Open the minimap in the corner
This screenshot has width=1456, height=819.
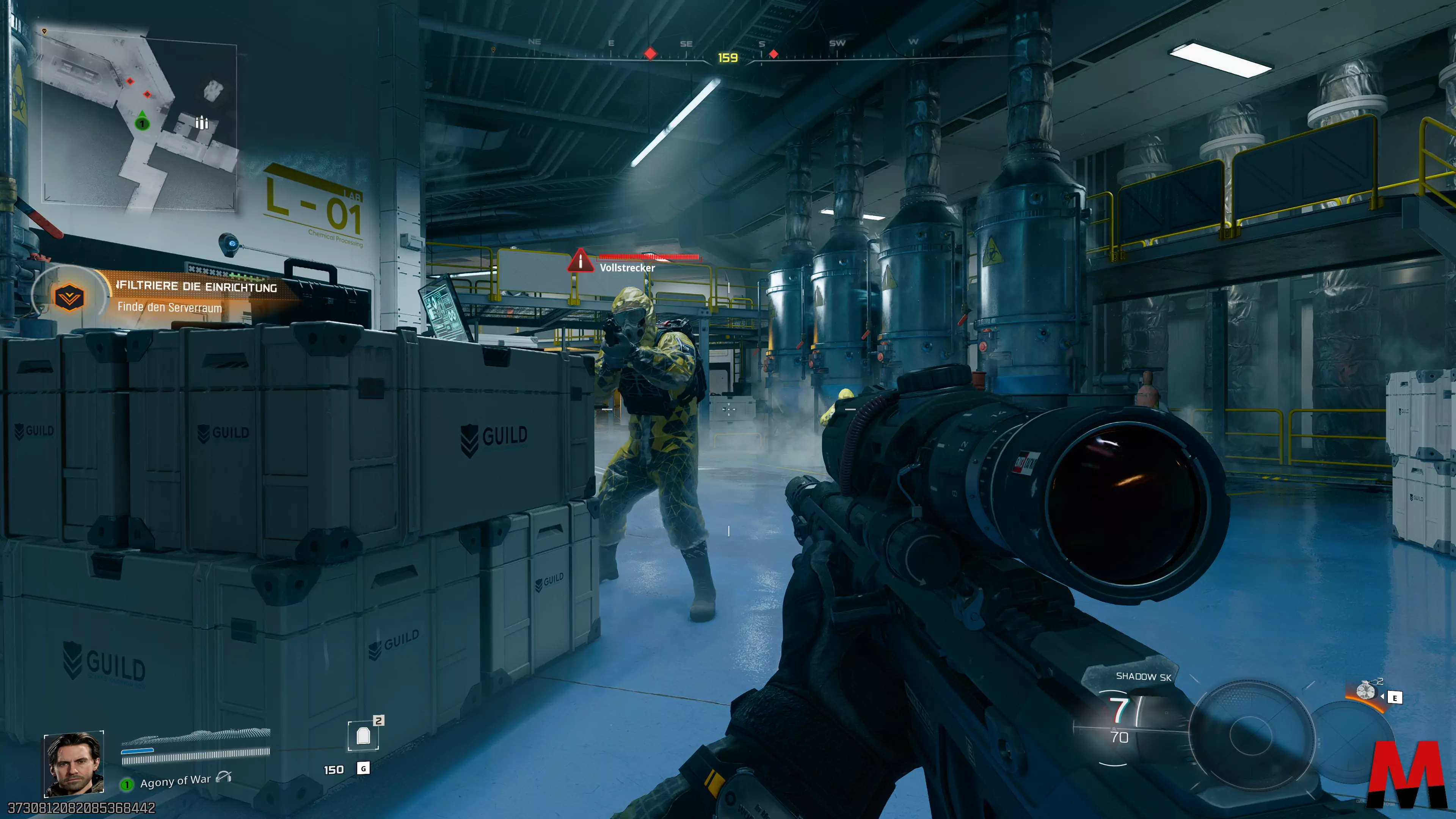point(139,121)
